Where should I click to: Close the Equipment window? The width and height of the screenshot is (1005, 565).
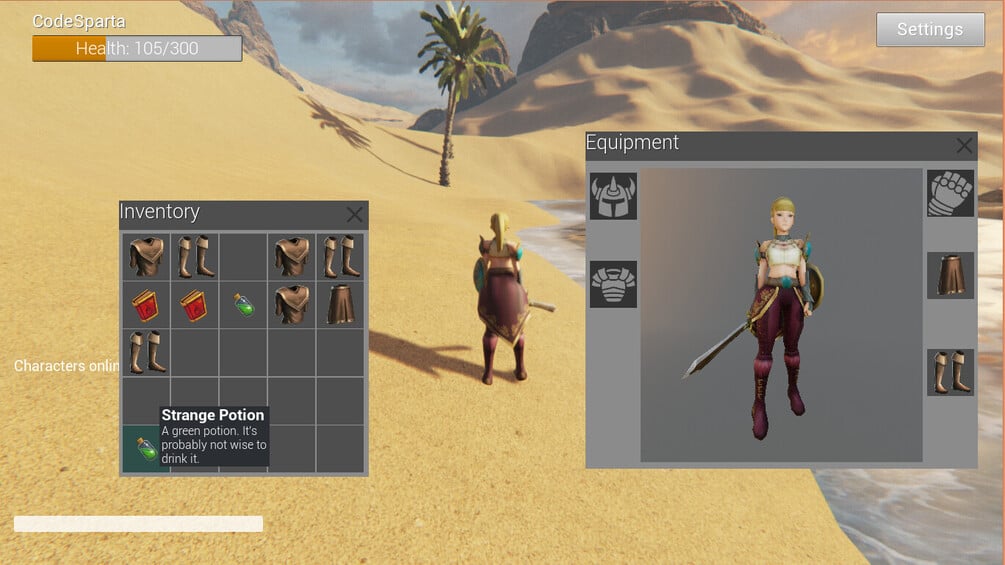point(963,146)
